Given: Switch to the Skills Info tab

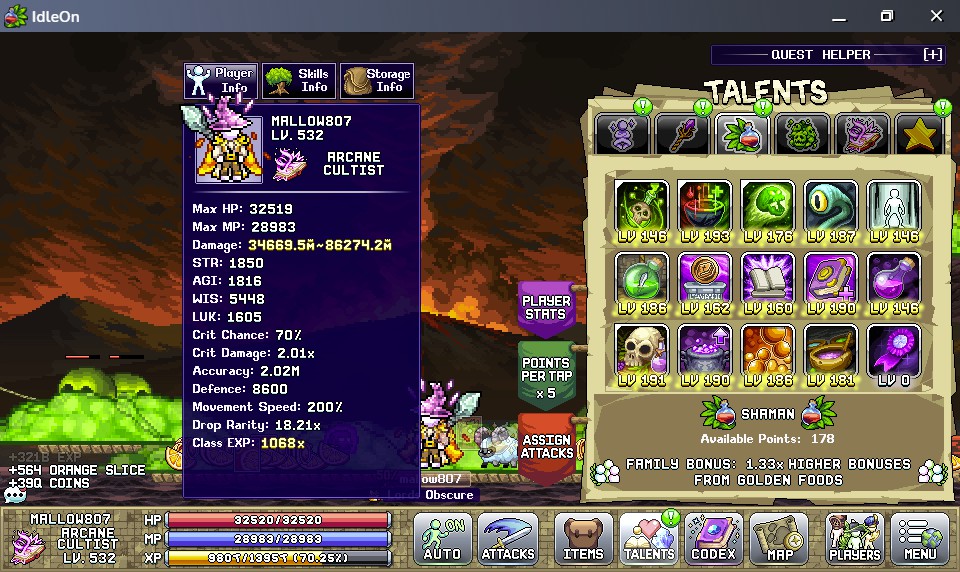Looking at the screenshot, I should (299, 81).
